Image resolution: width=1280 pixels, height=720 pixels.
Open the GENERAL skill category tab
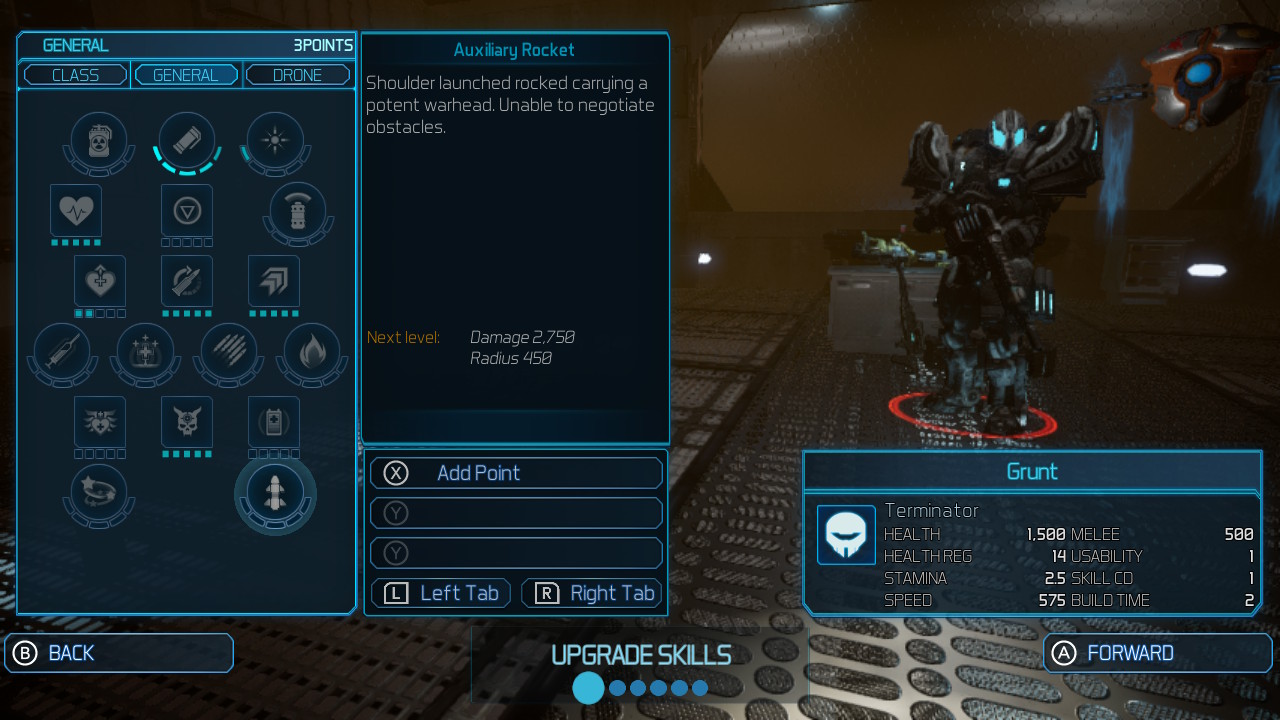(186, 74)
